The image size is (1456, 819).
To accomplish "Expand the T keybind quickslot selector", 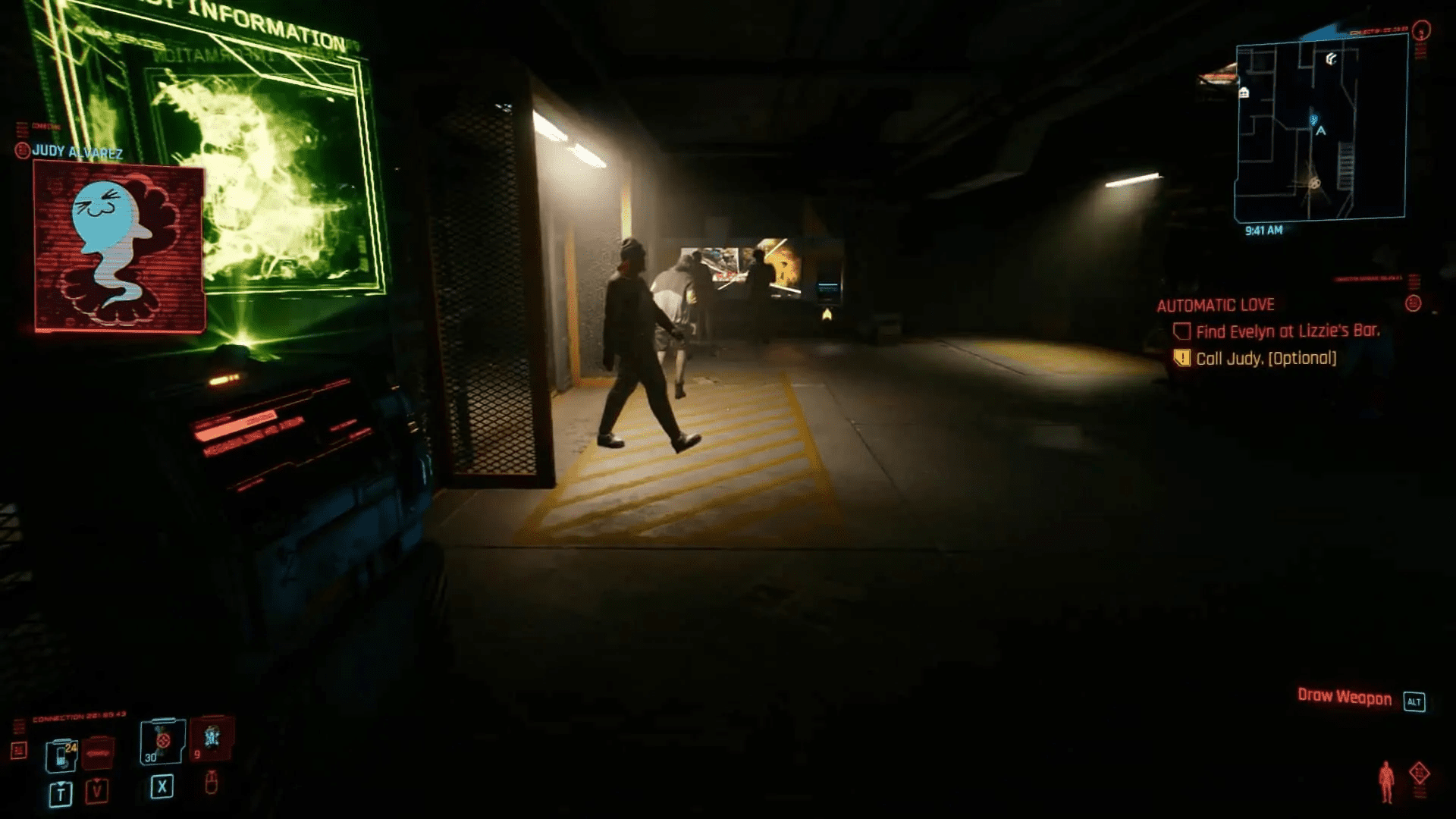I will pos(61,794).
